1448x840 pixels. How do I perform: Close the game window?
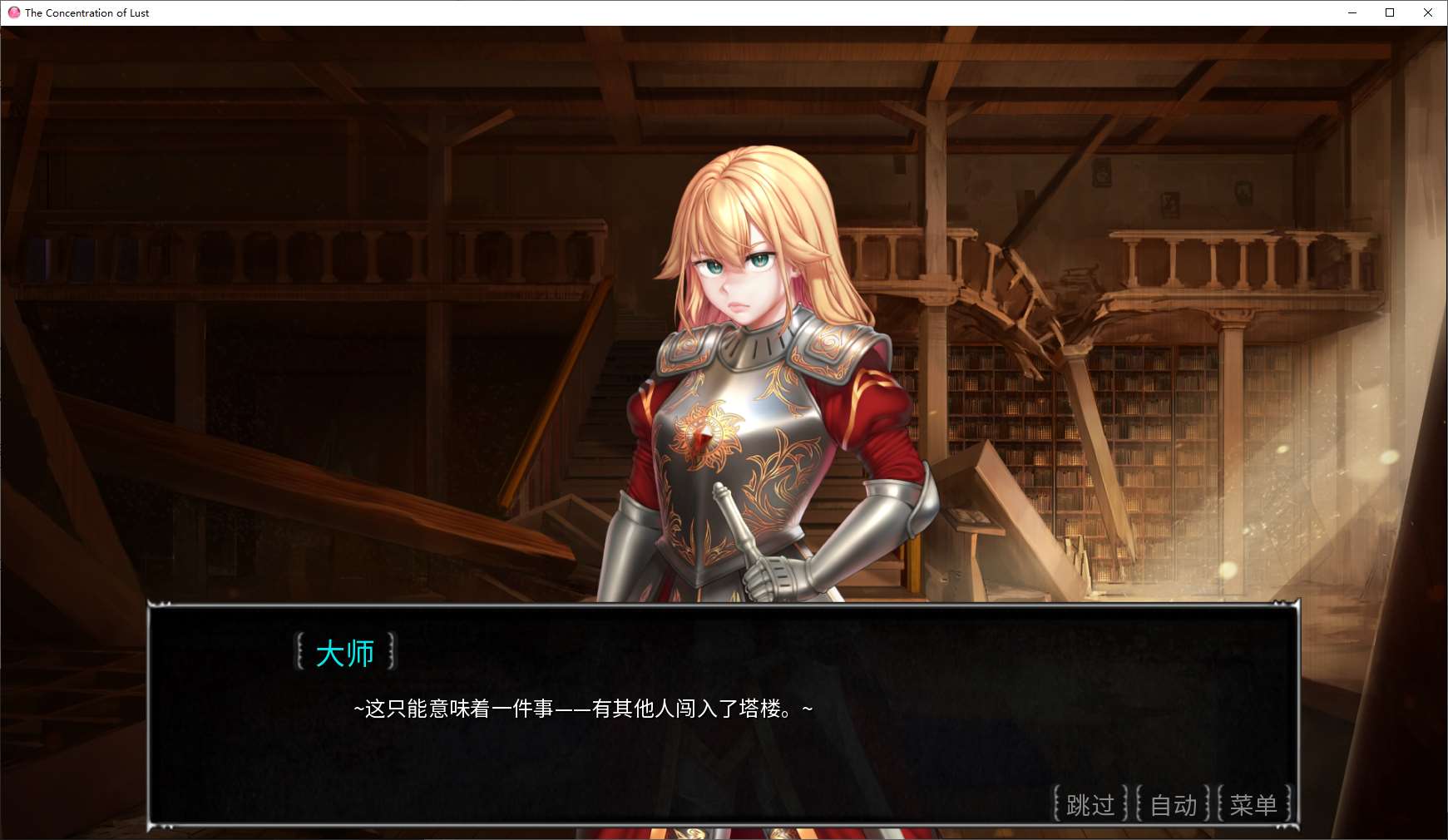coord(1428,12)
